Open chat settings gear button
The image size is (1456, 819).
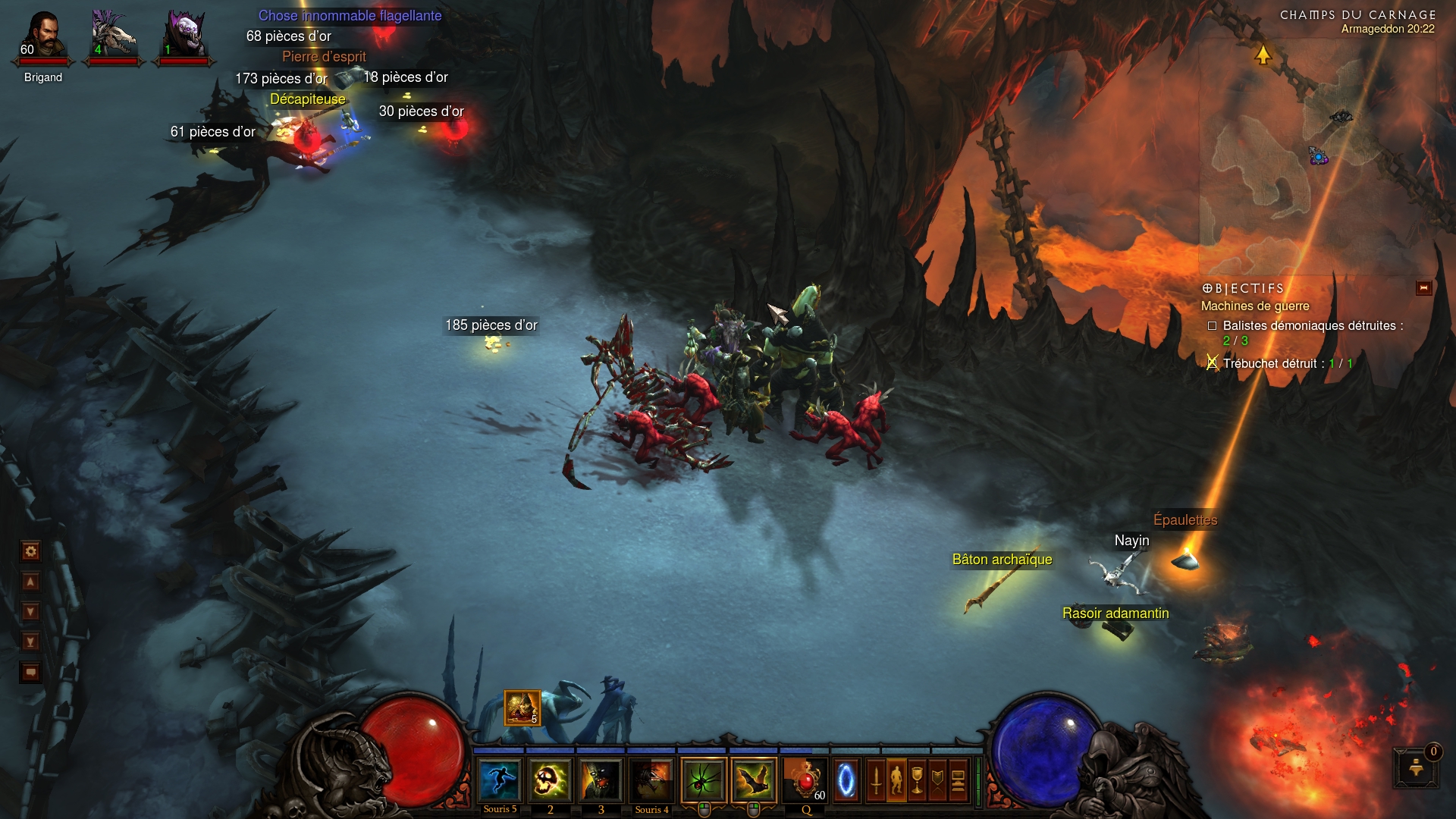pos(31,551)
